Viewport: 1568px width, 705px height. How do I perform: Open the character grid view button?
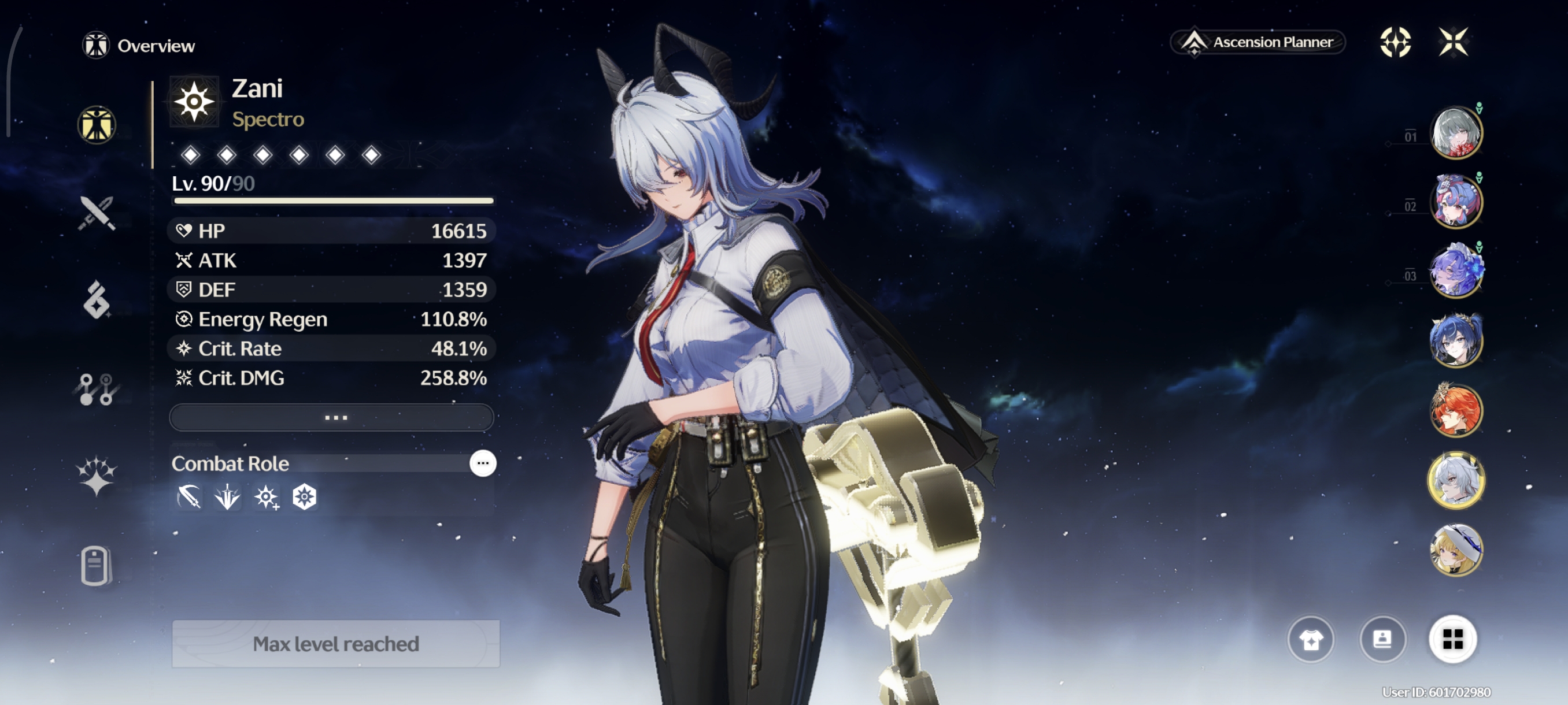[1452, 639]
